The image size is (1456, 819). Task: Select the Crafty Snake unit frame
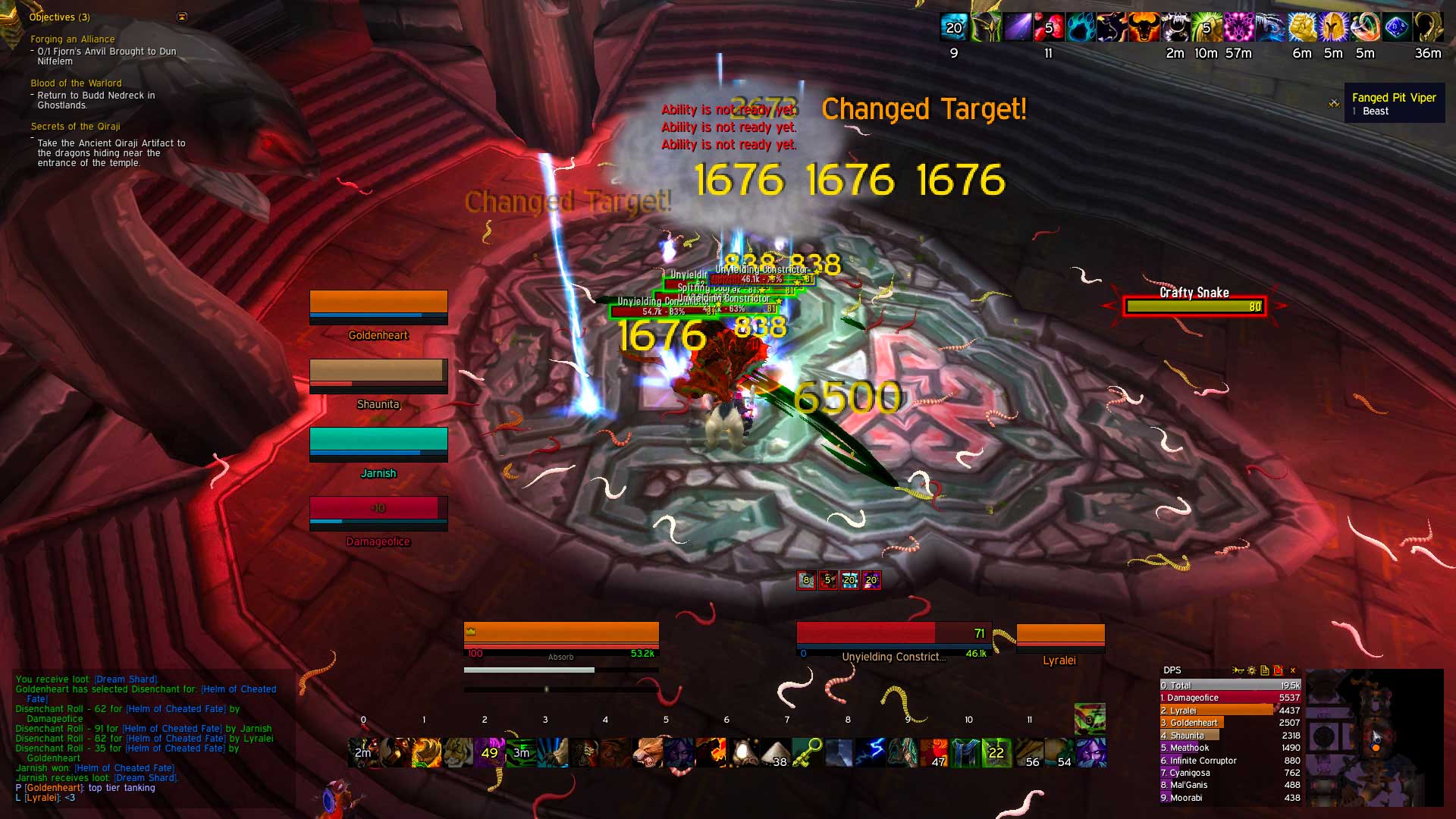(x=1194, y=306)
